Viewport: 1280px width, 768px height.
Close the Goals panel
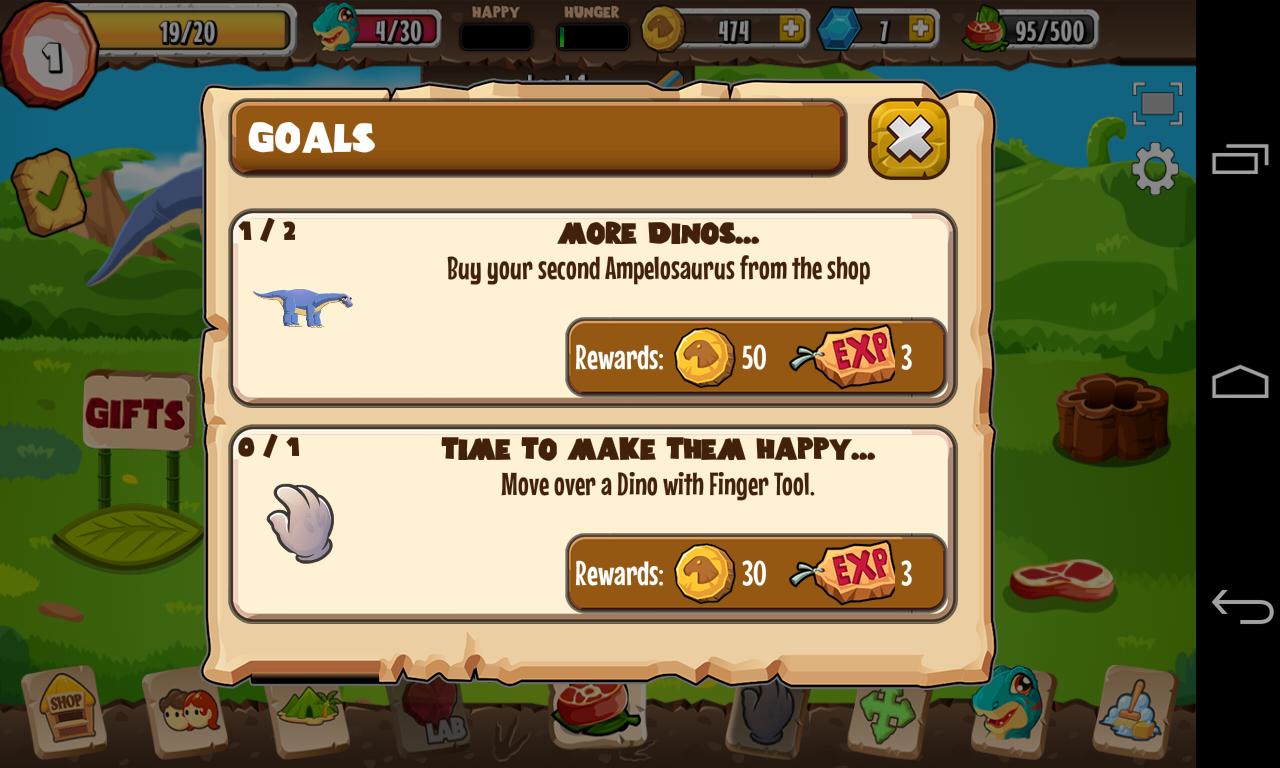(908, 139)
